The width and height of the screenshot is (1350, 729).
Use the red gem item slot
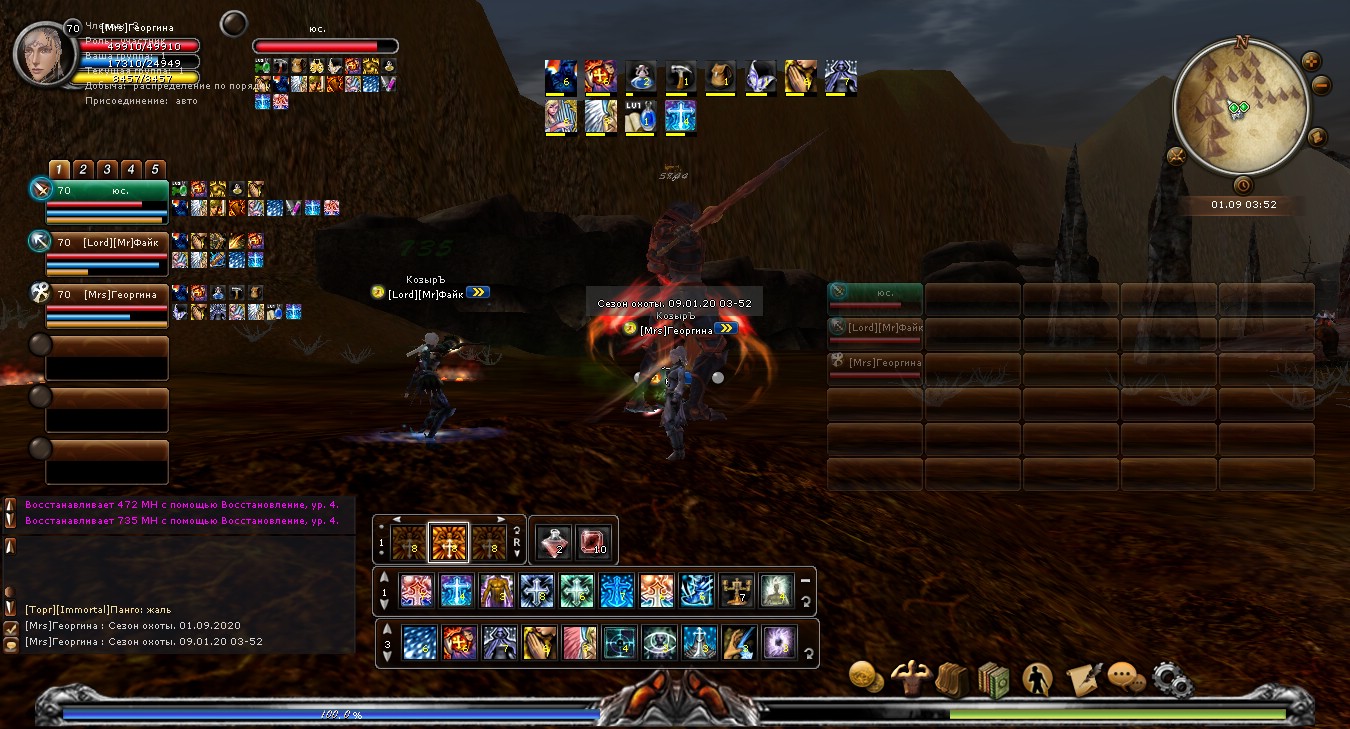point(593,541)
